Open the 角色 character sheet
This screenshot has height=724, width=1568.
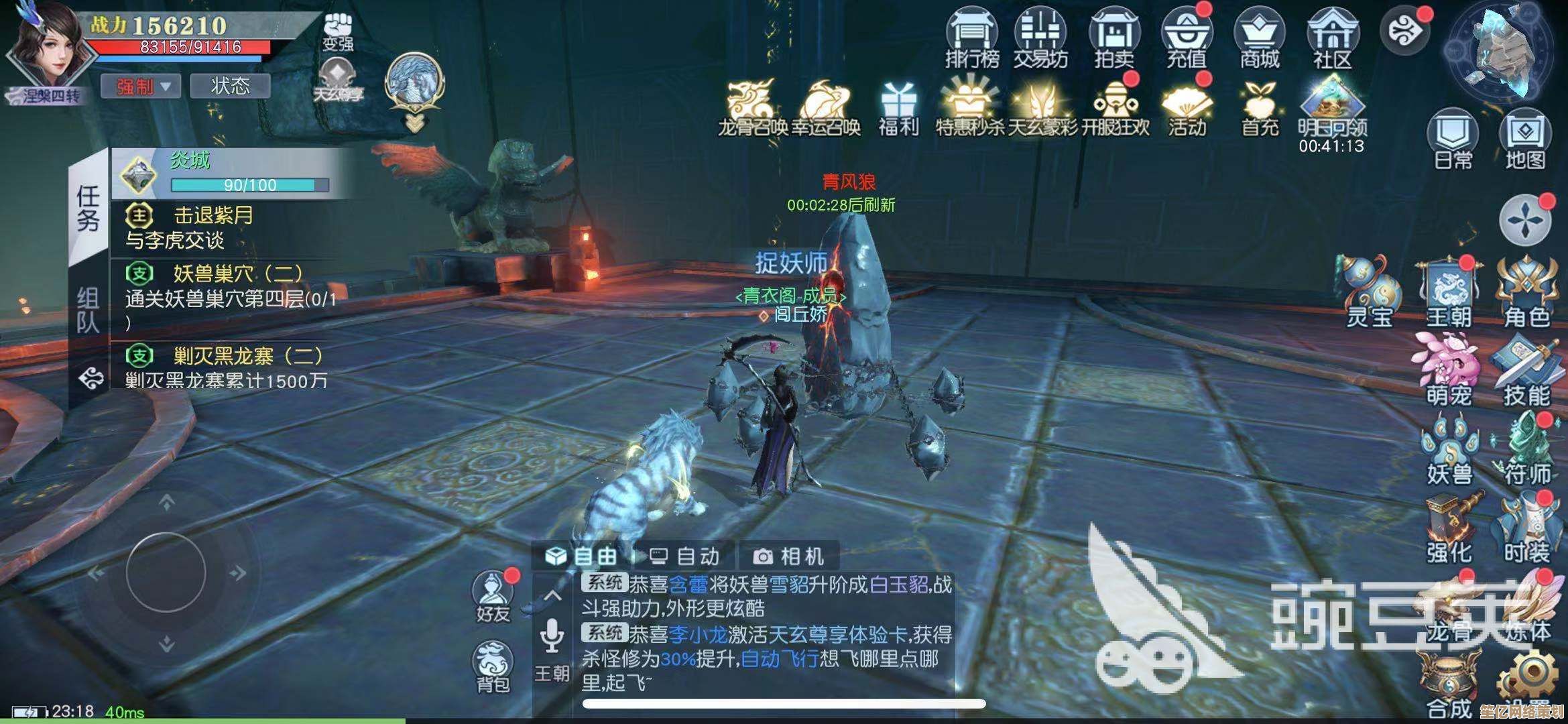tap(1526, 293)
